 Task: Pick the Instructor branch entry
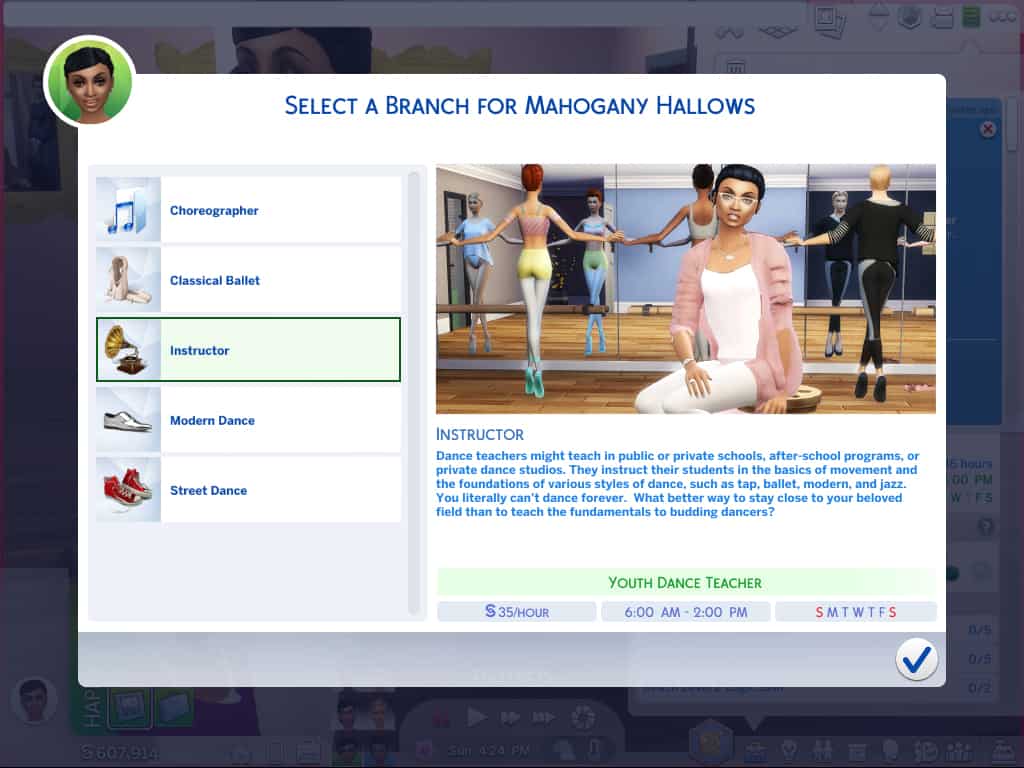tap(248, 351)
